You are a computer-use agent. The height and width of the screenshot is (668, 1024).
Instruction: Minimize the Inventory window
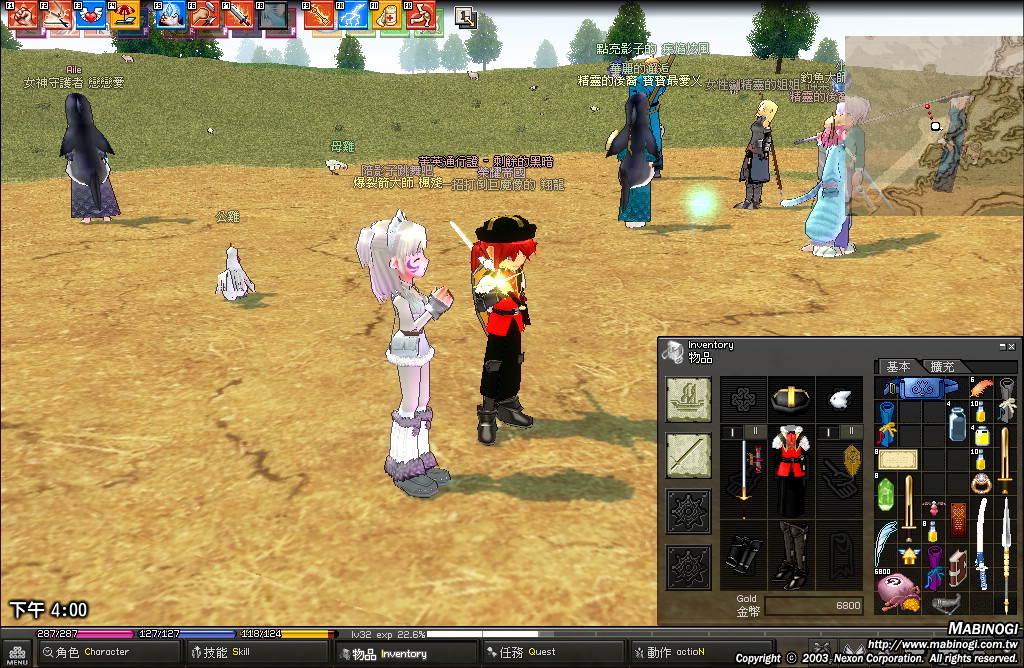click(x=1002, y=346)
